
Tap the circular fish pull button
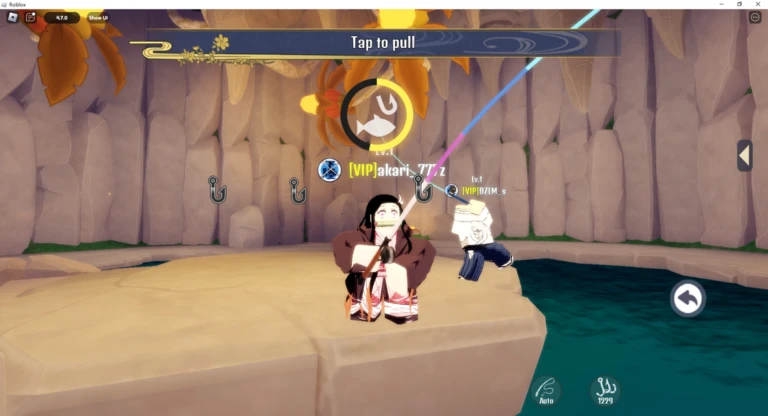point(376,116)
